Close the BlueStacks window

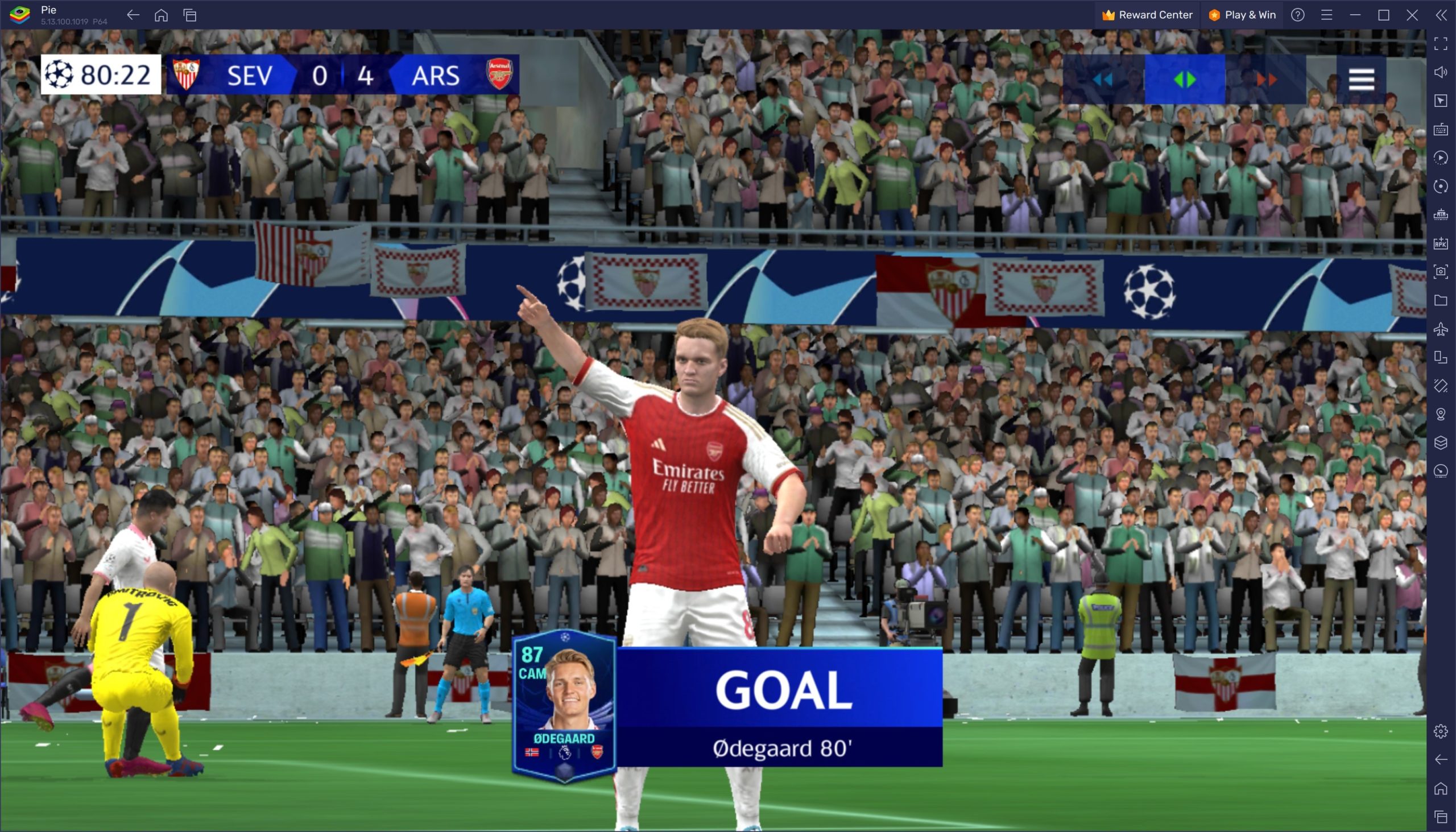click(x=1412, y=15)
